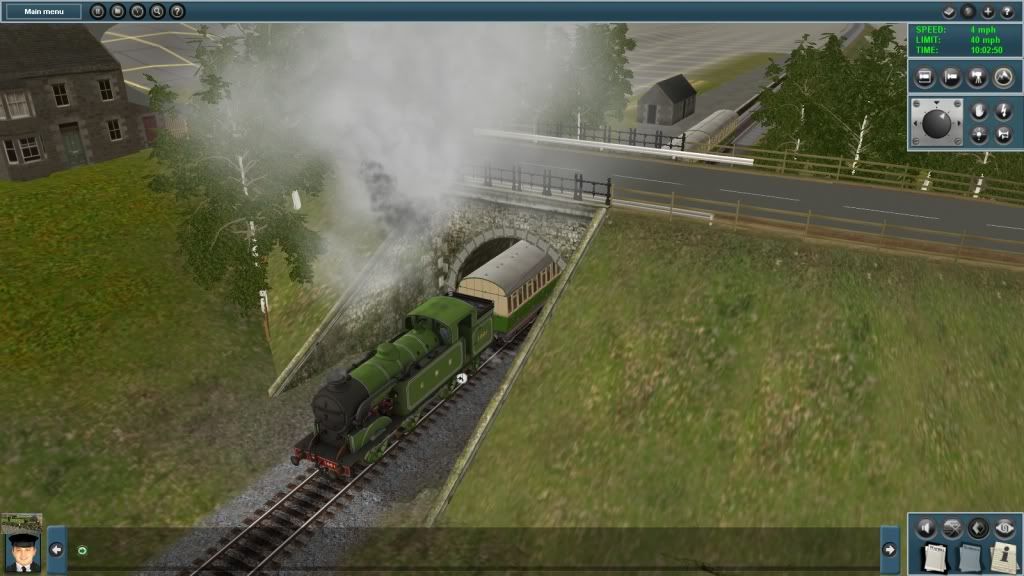The image size is (1024, 576).
Task: Click the right arrow on the driver command bar
Action: click(x=888, y=549)
